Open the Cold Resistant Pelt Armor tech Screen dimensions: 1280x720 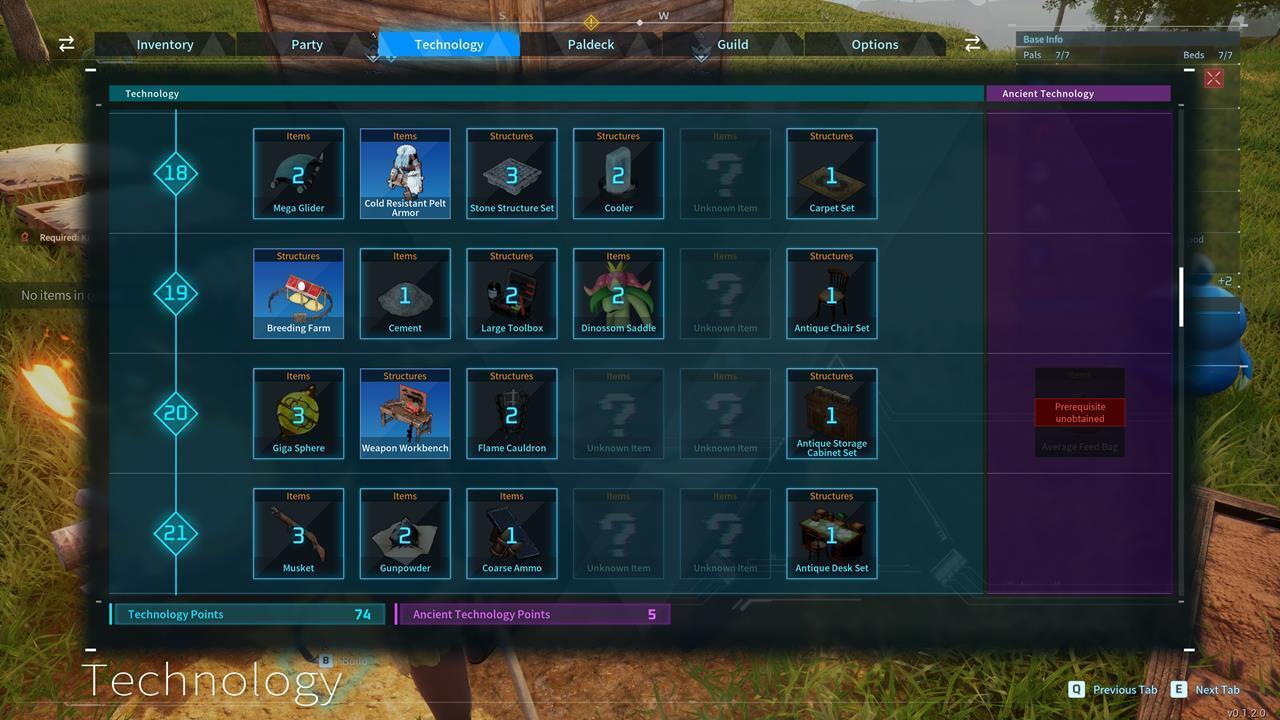[x=405, y=173]
